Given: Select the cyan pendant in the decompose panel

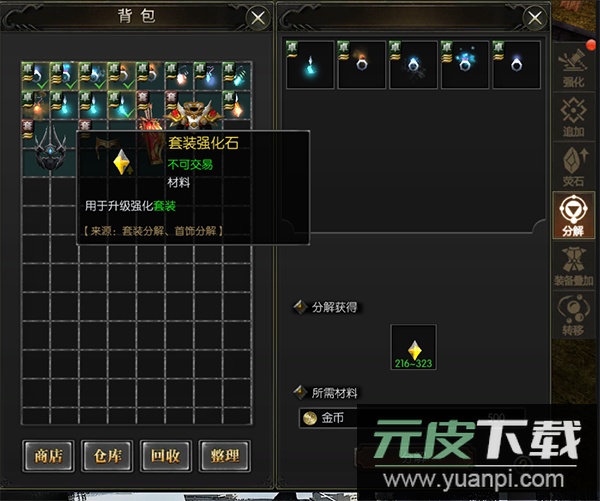Looking at the screenshot, I should click(311, 65).
